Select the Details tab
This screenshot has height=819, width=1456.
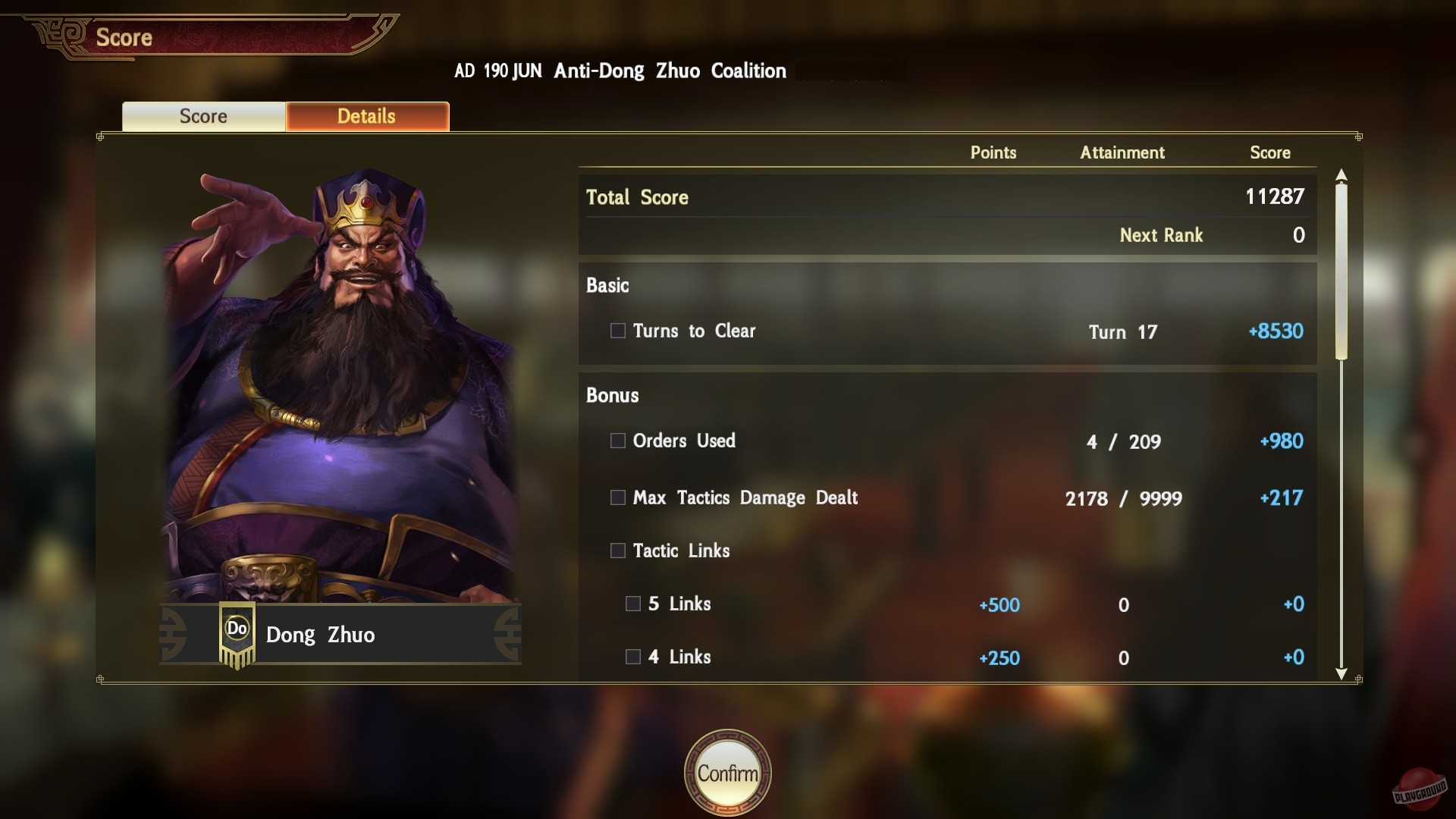pos(366,116)
